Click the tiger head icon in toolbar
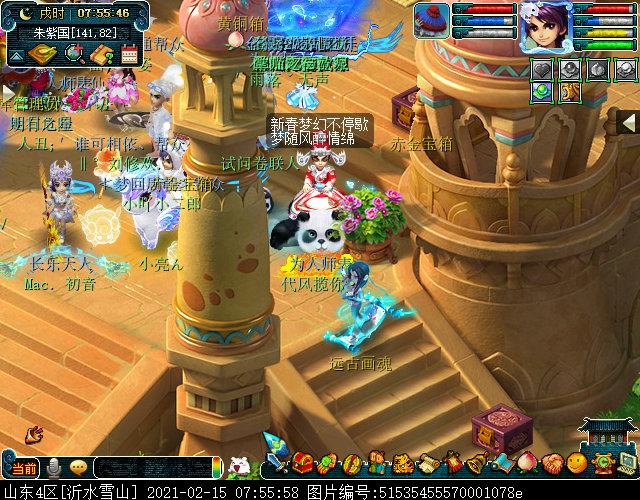Viewport: 640px width, 500px height. [401, 463]
